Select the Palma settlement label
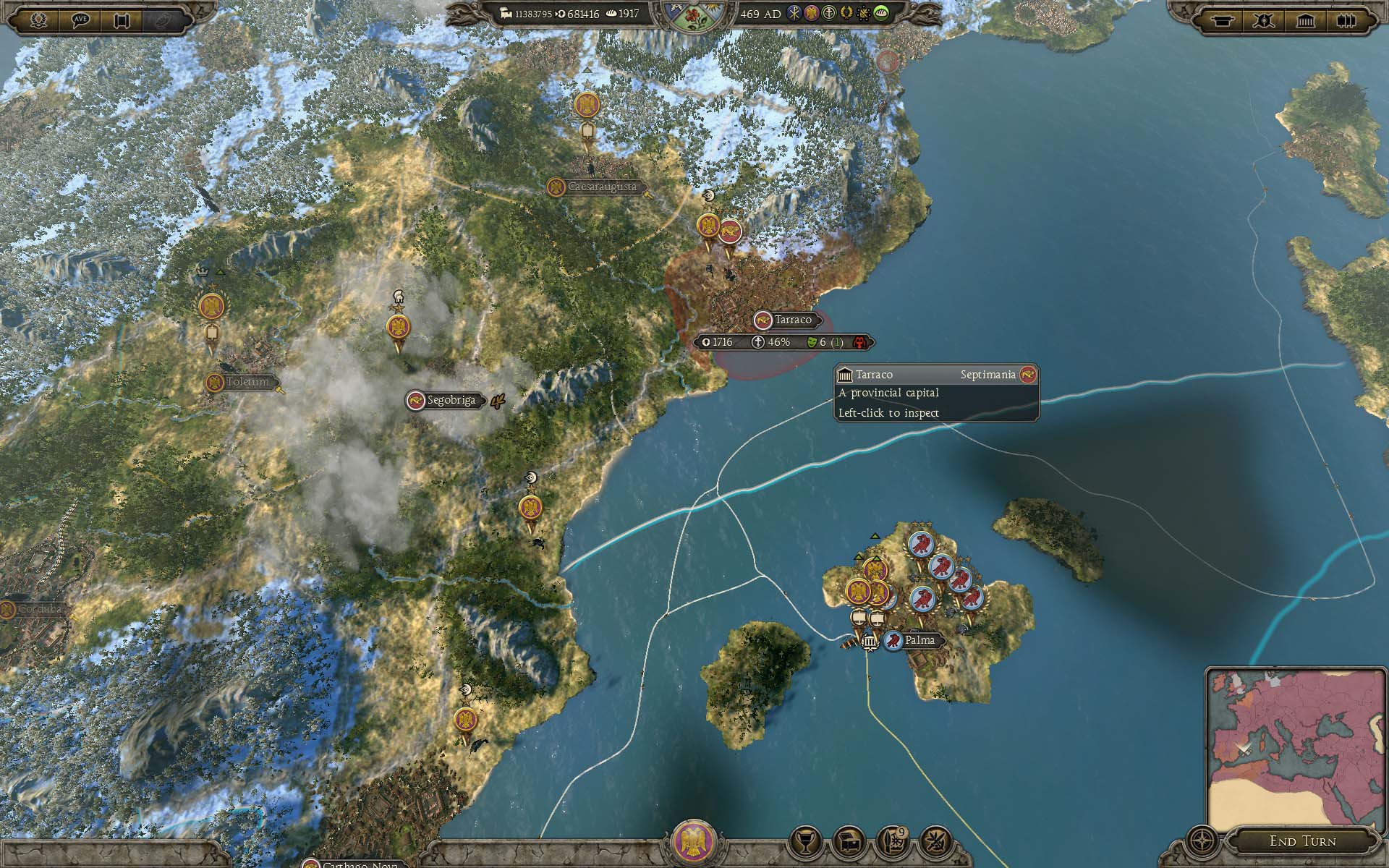1389x868 pixels. coord(919,640)
